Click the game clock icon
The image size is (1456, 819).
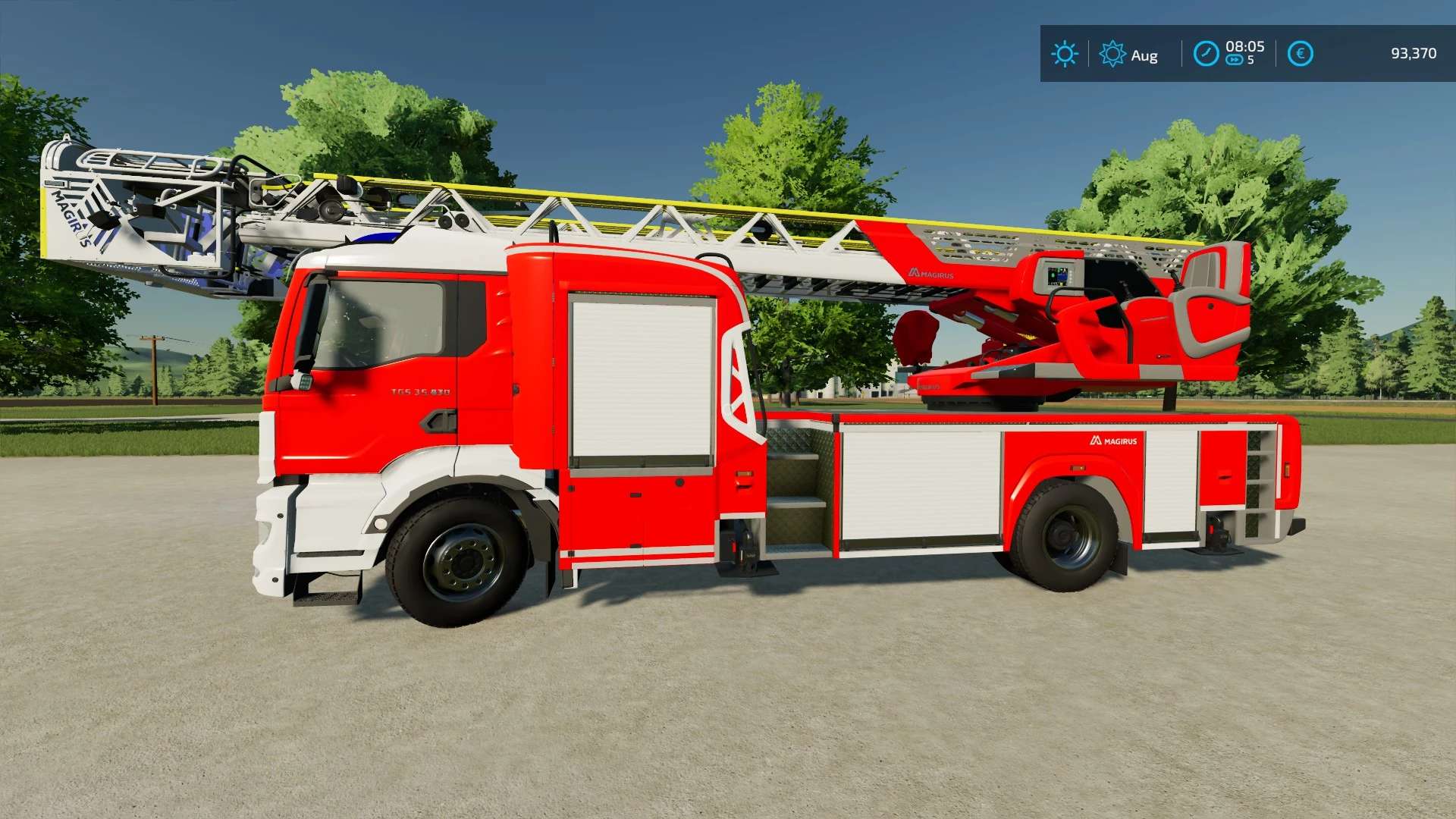1206,54
